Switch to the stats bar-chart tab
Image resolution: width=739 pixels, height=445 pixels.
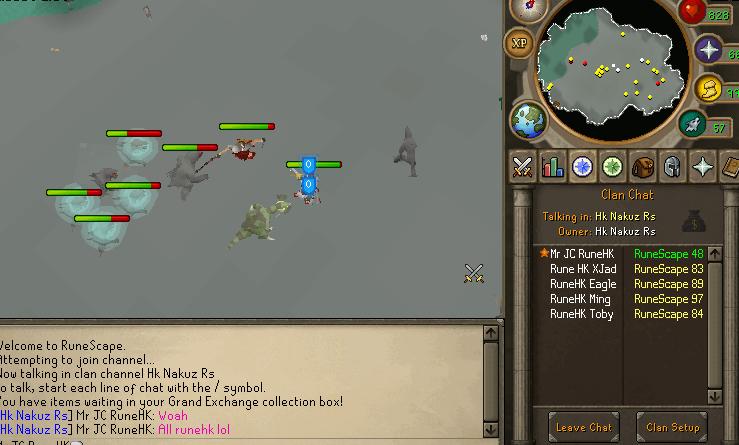(551, 167)
